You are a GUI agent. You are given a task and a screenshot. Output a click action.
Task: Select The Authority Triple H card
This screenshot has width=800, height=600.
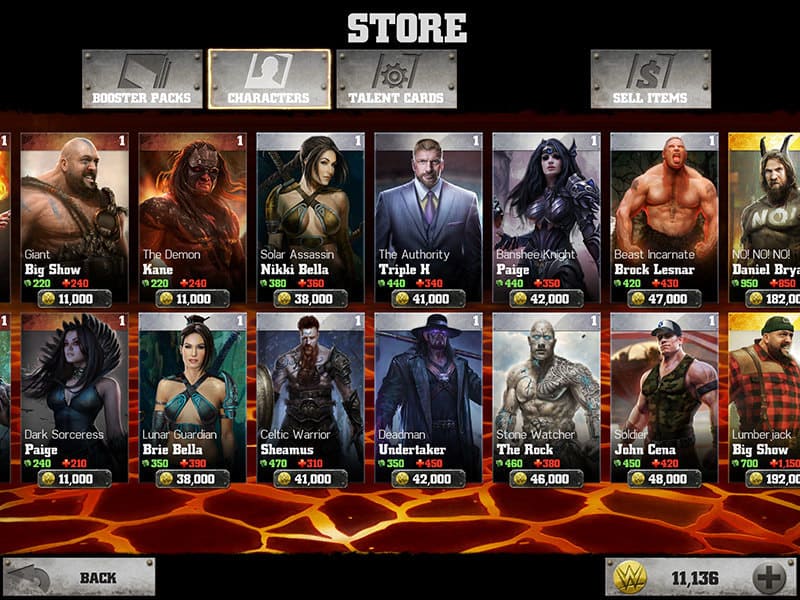click(427, 215)
